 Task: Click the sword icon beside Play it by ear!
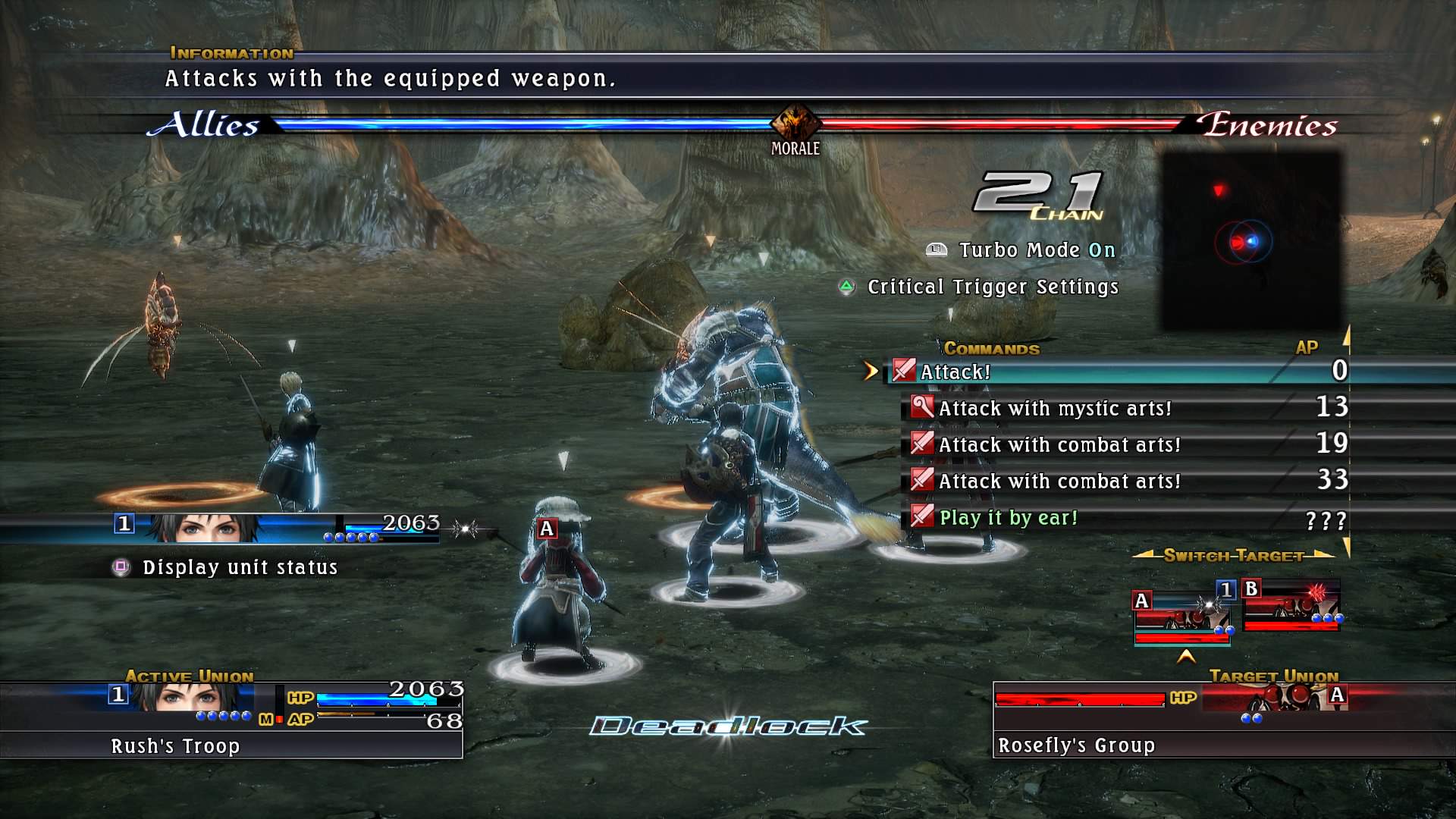[x=921, y=517]
